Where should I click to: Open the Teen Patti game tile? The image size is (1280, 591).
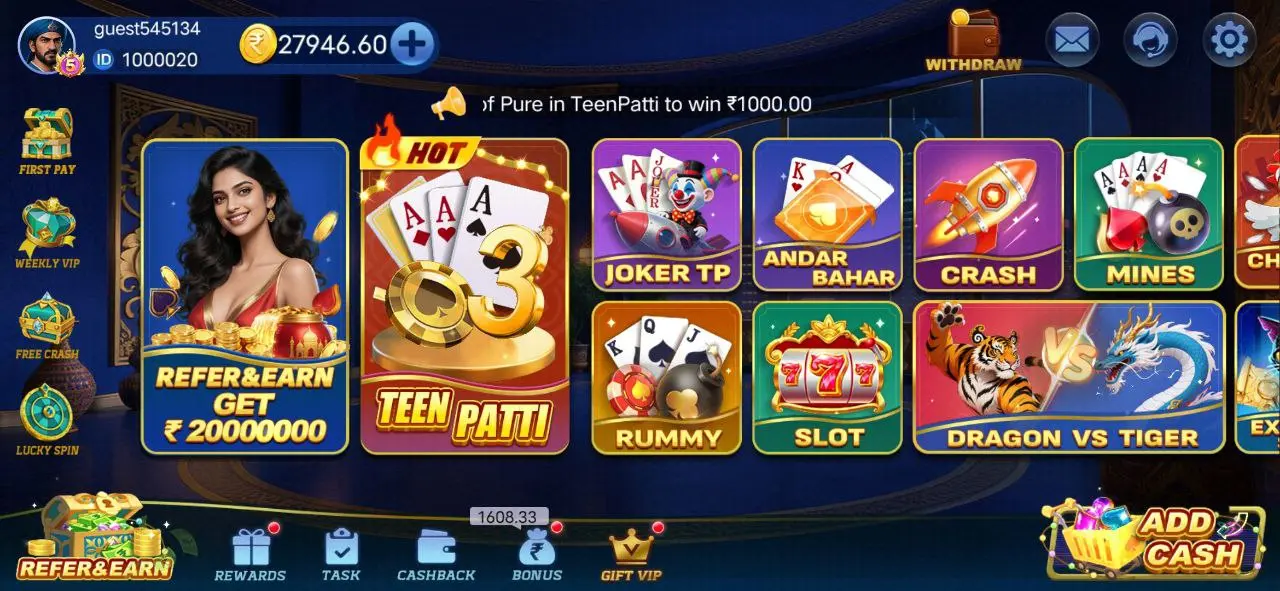(x=464, y=297)
